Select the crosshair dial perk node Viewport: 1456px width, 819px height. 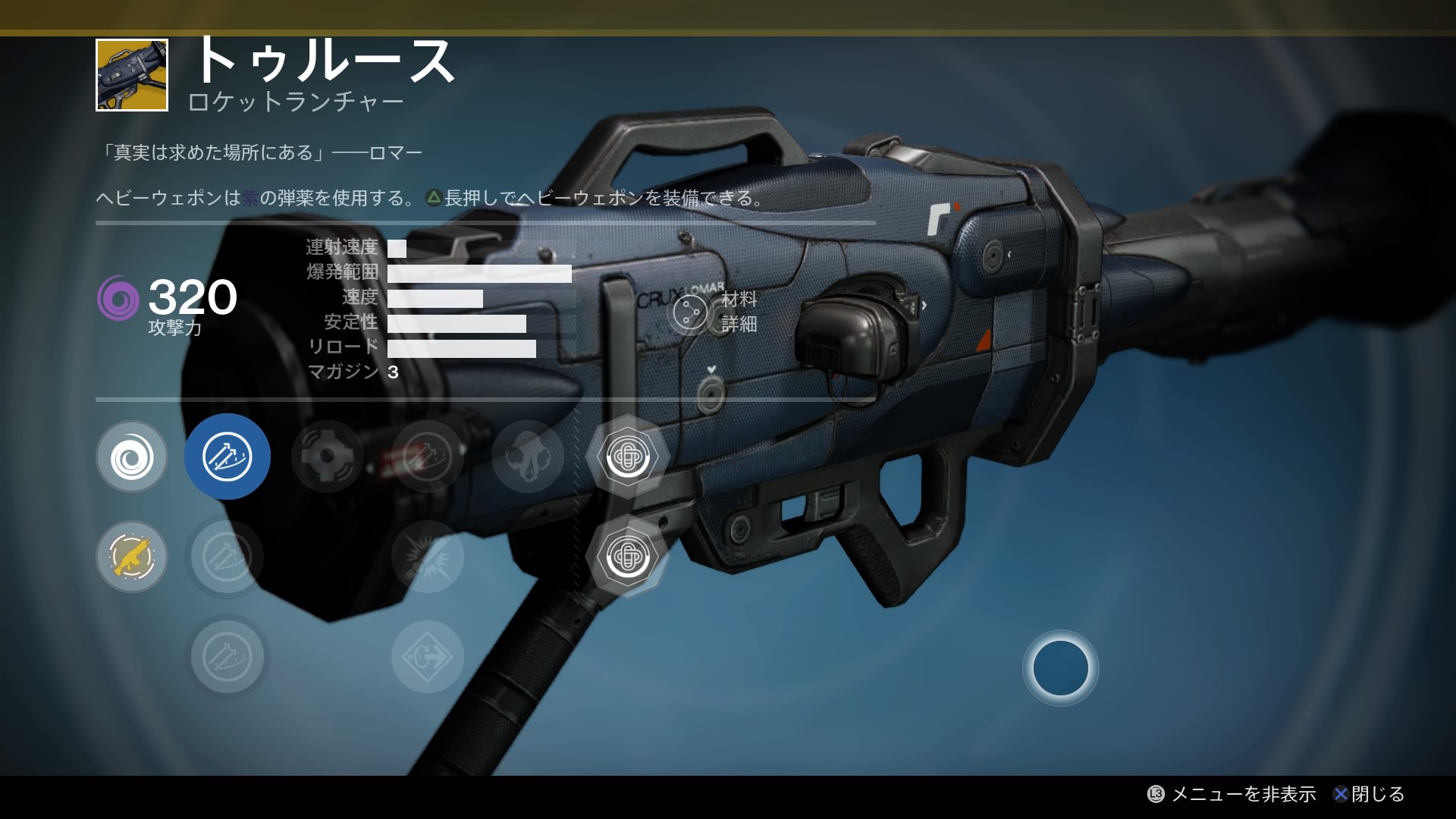click(x=327, y=457)
